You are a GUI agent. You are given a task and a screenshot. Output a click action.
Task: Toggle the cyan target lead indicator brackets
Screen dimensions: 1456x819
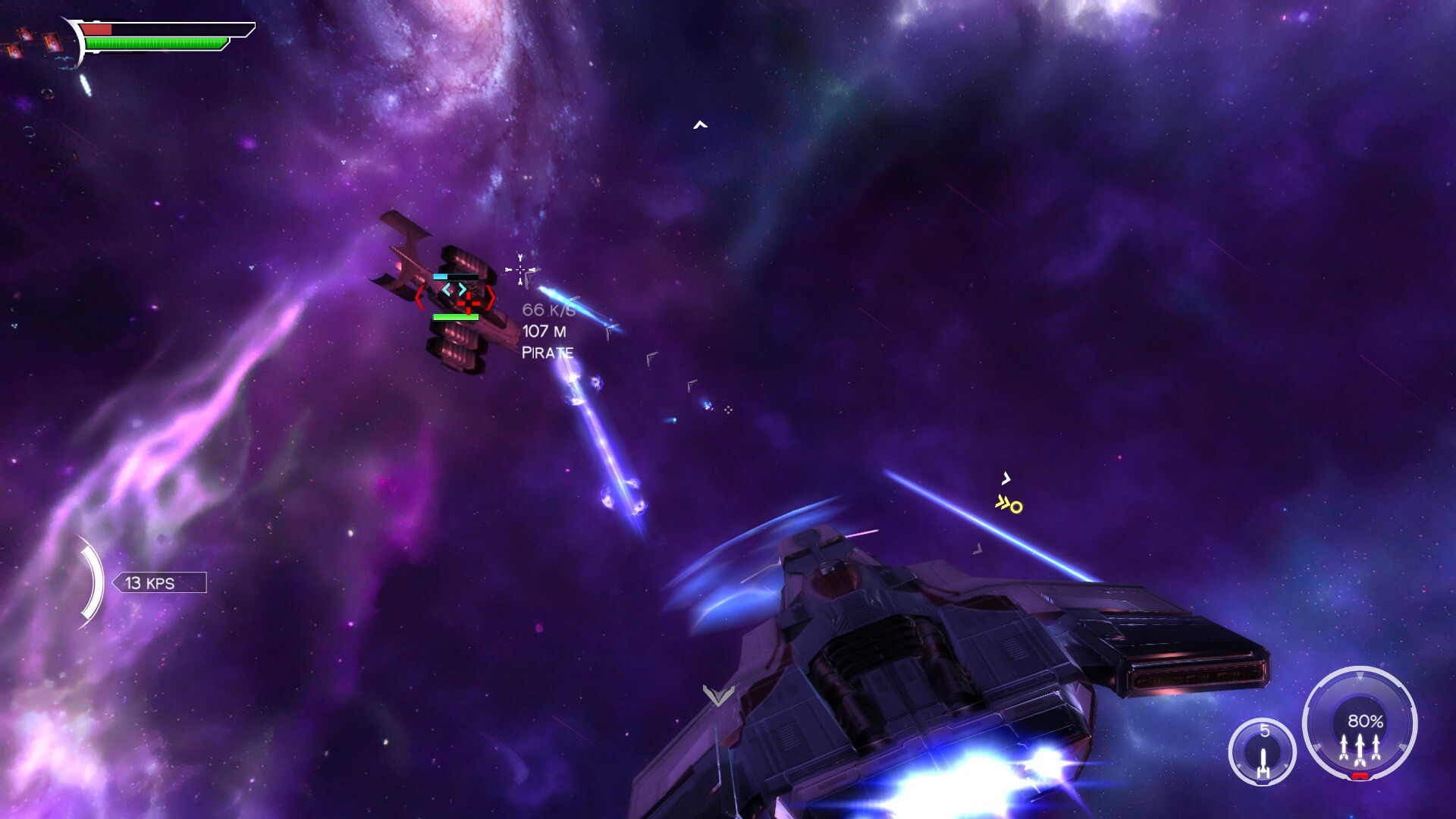point(454,290)
